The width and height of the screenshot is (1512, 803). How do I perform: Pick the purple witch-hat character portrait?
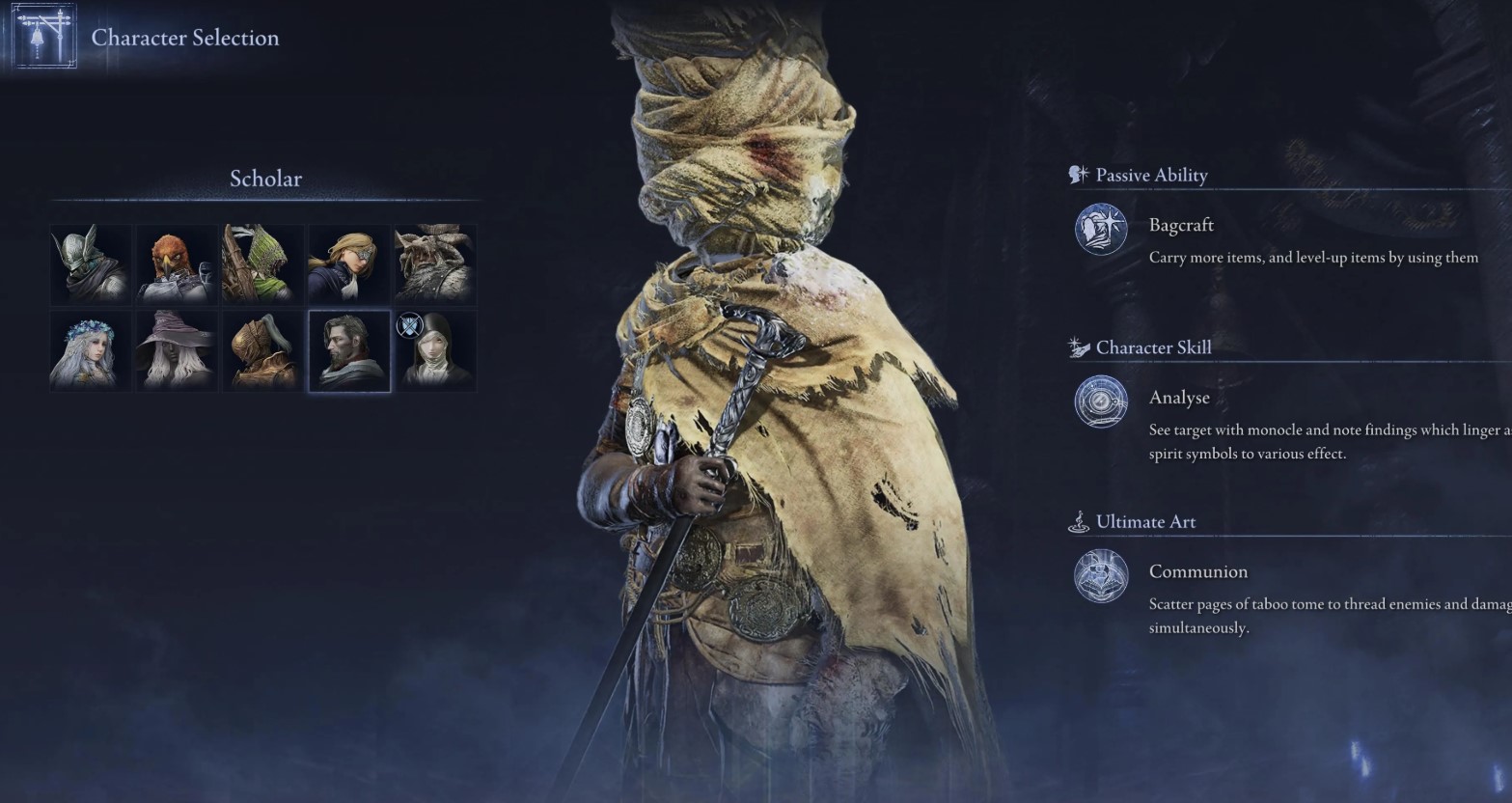pyautogui.click(x=177, y=350)
